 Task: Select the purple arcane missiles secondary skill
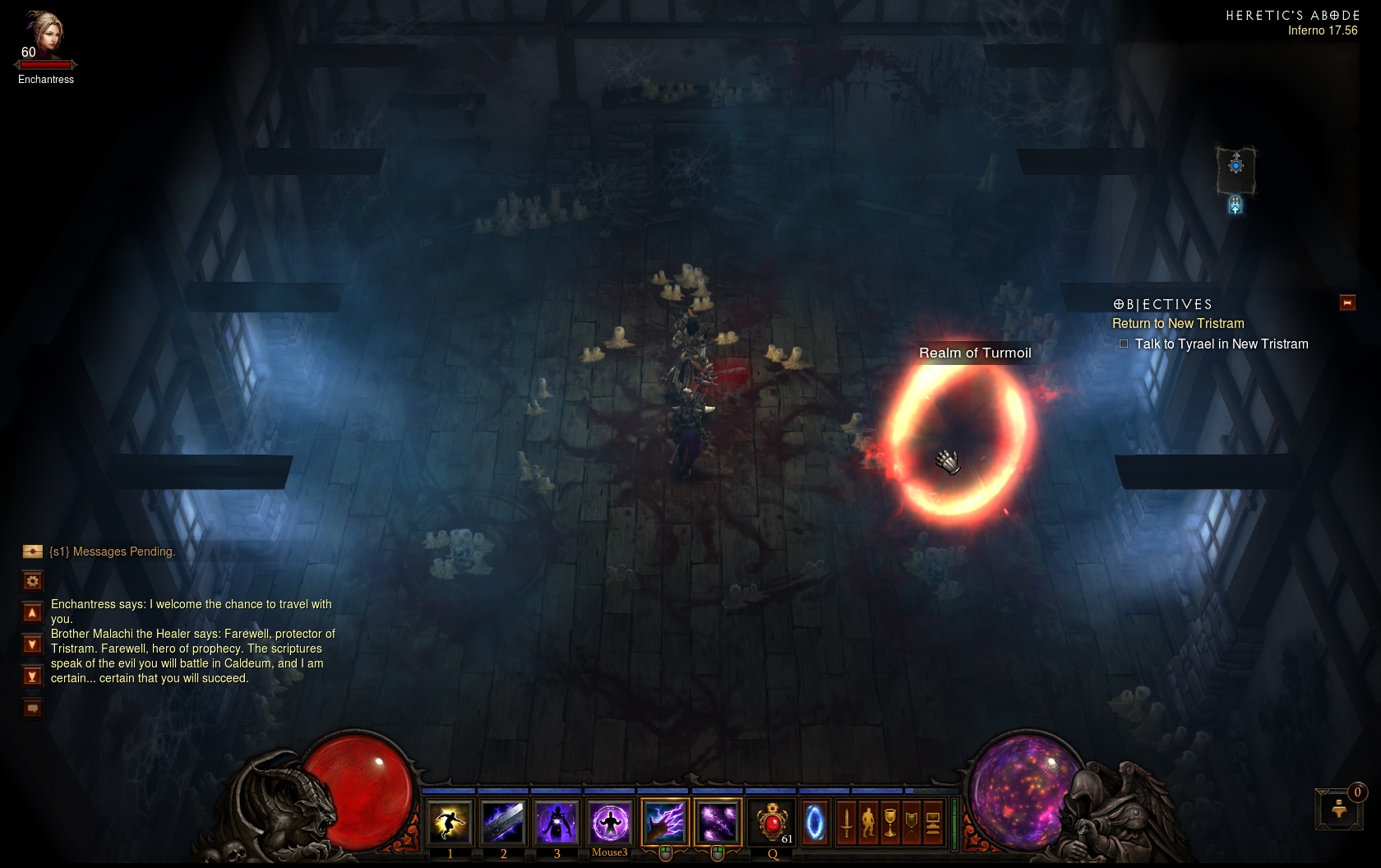[x=718, y=822]
